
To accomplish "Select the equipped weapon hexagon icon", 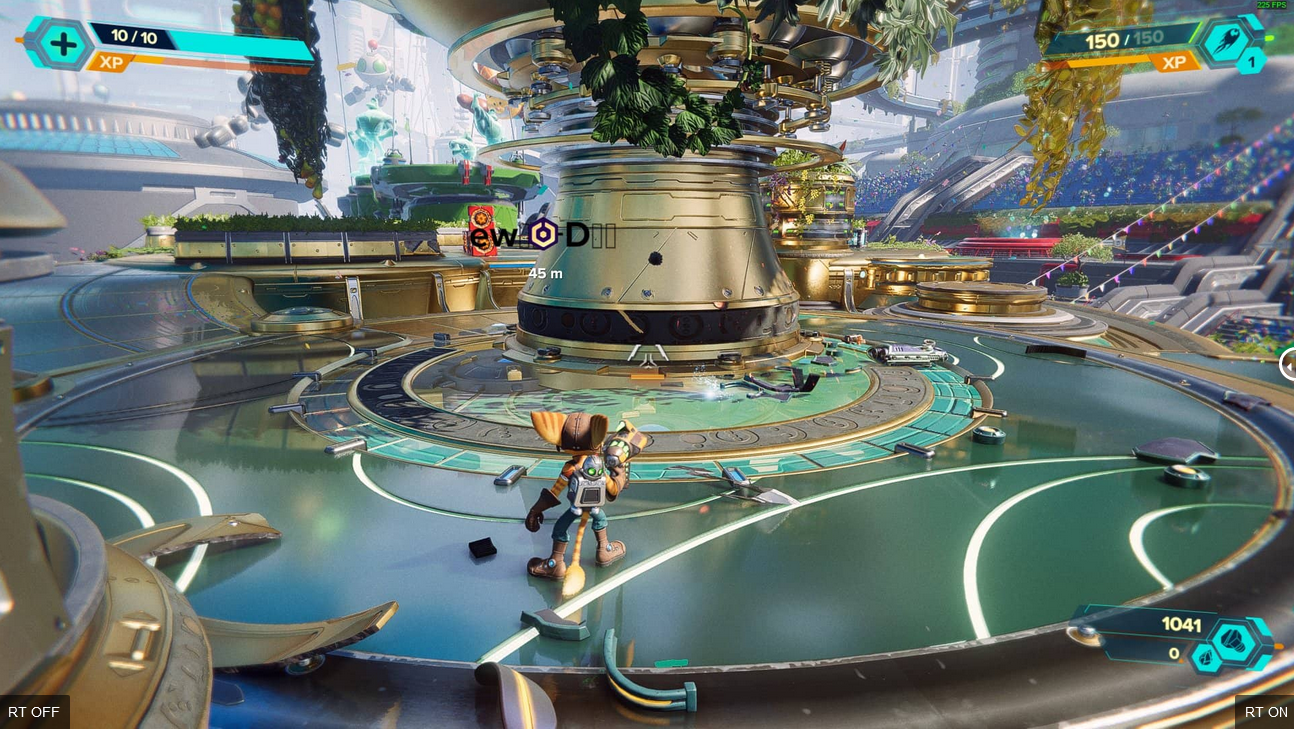I will [x=1228, y=41].
